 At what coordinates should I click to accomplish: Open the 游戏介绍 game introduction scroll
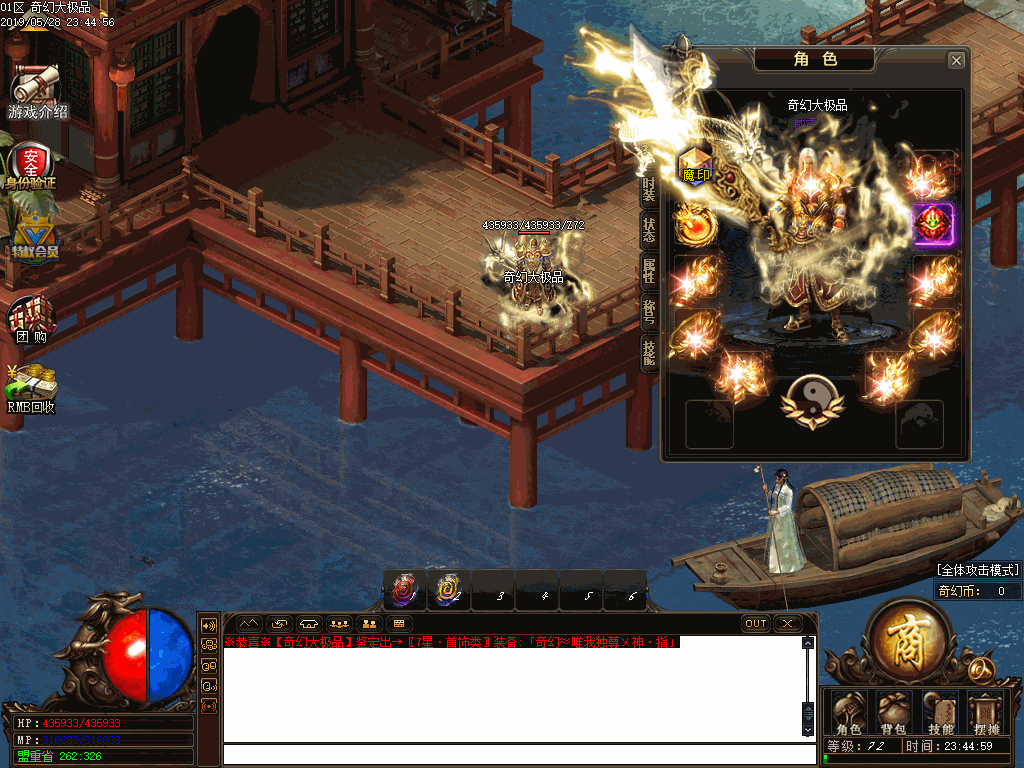point(37,92)
